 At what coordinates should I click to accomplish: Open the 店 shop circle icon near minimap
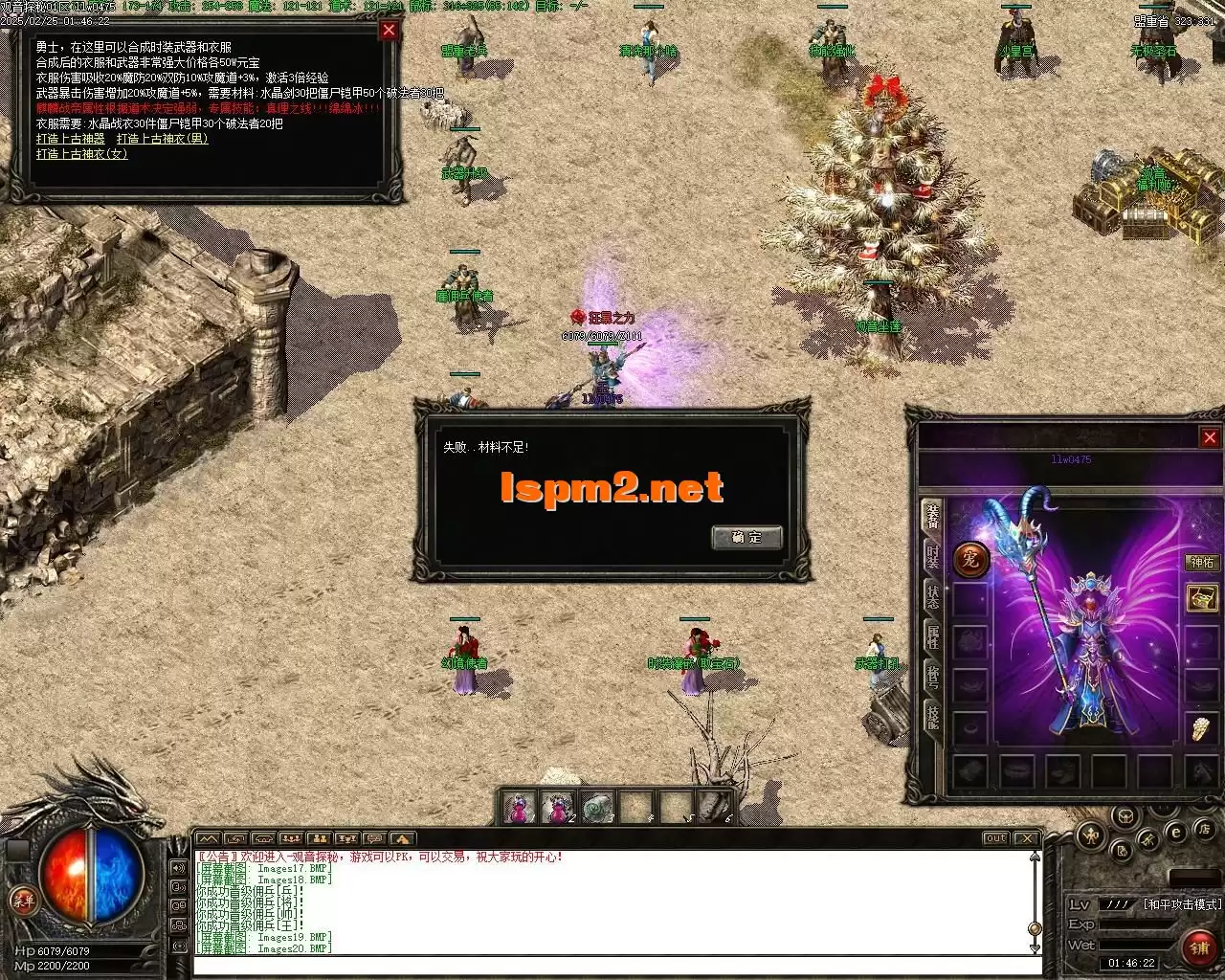[x=1206, y=831]
